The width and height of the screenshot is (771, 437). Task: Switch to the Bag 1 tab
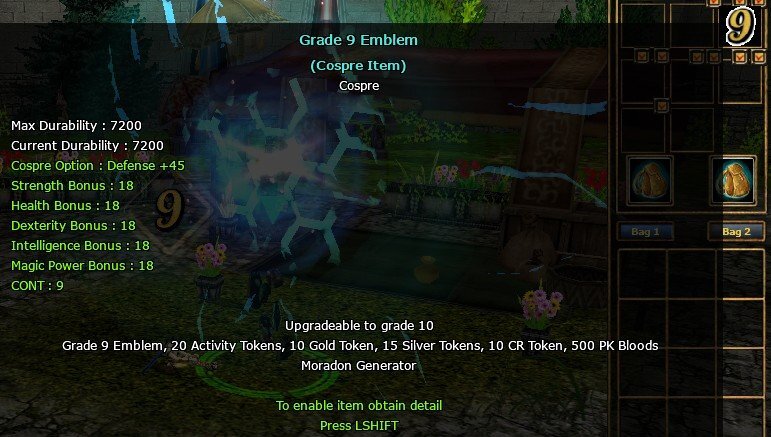[645, 232]
